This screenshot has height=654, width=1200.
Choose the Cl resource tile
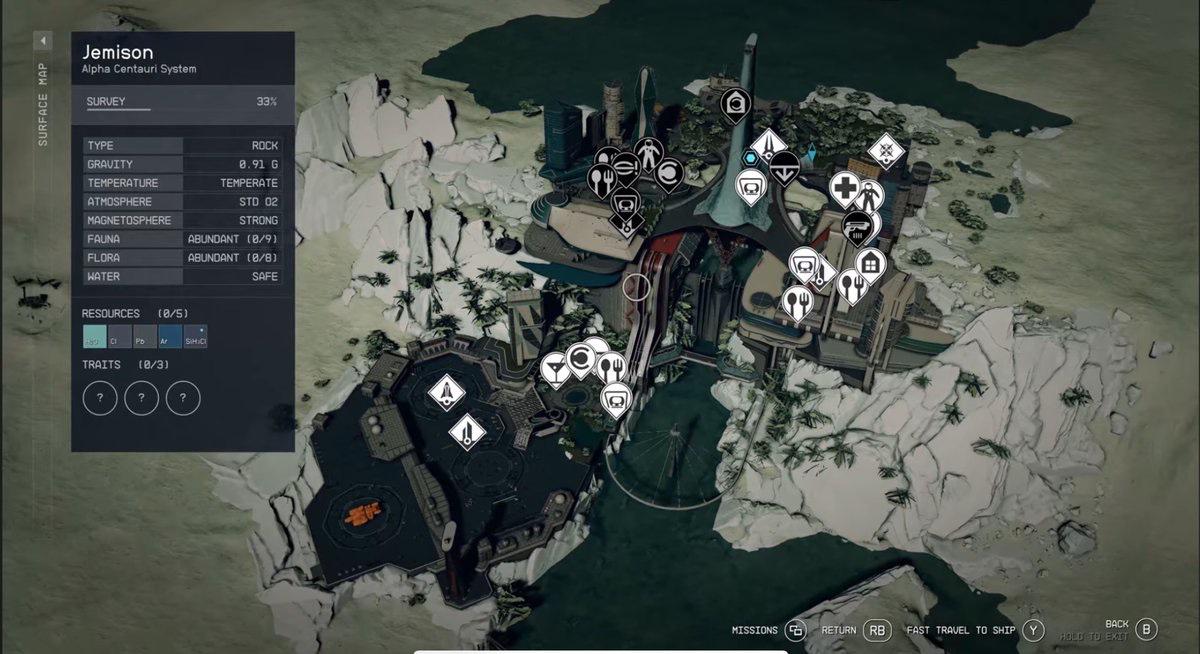click(x=120, y=337)
